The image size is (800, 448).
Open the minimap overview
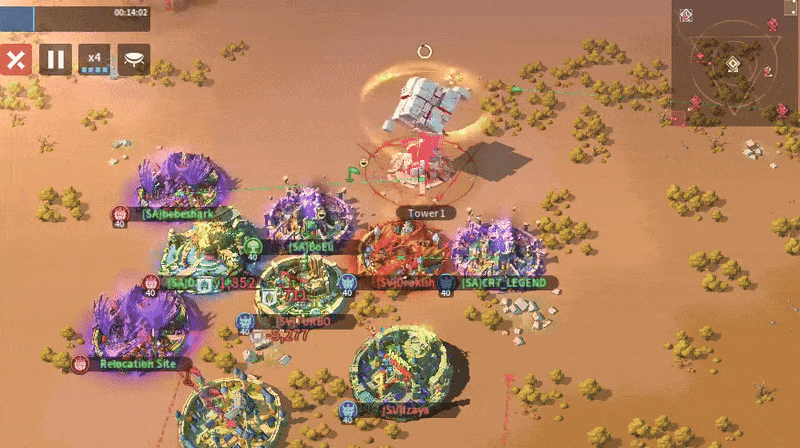pyautogui.click(x=735, y=62)
